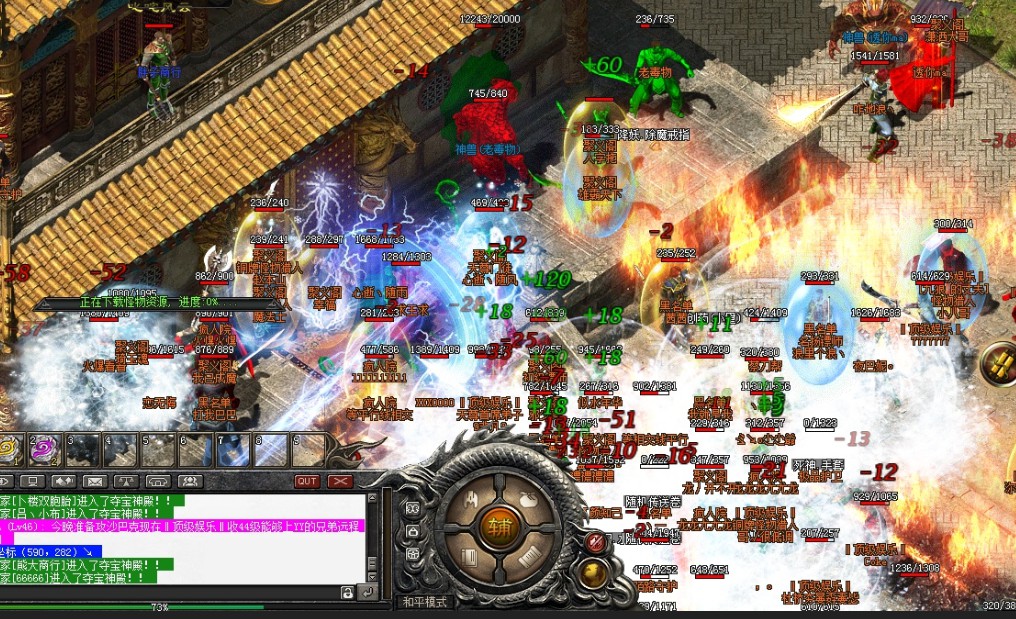Close the game with the red X button
Image resolution: width=1016 pixels, height=619 pixels.
(x=340, y=481)
